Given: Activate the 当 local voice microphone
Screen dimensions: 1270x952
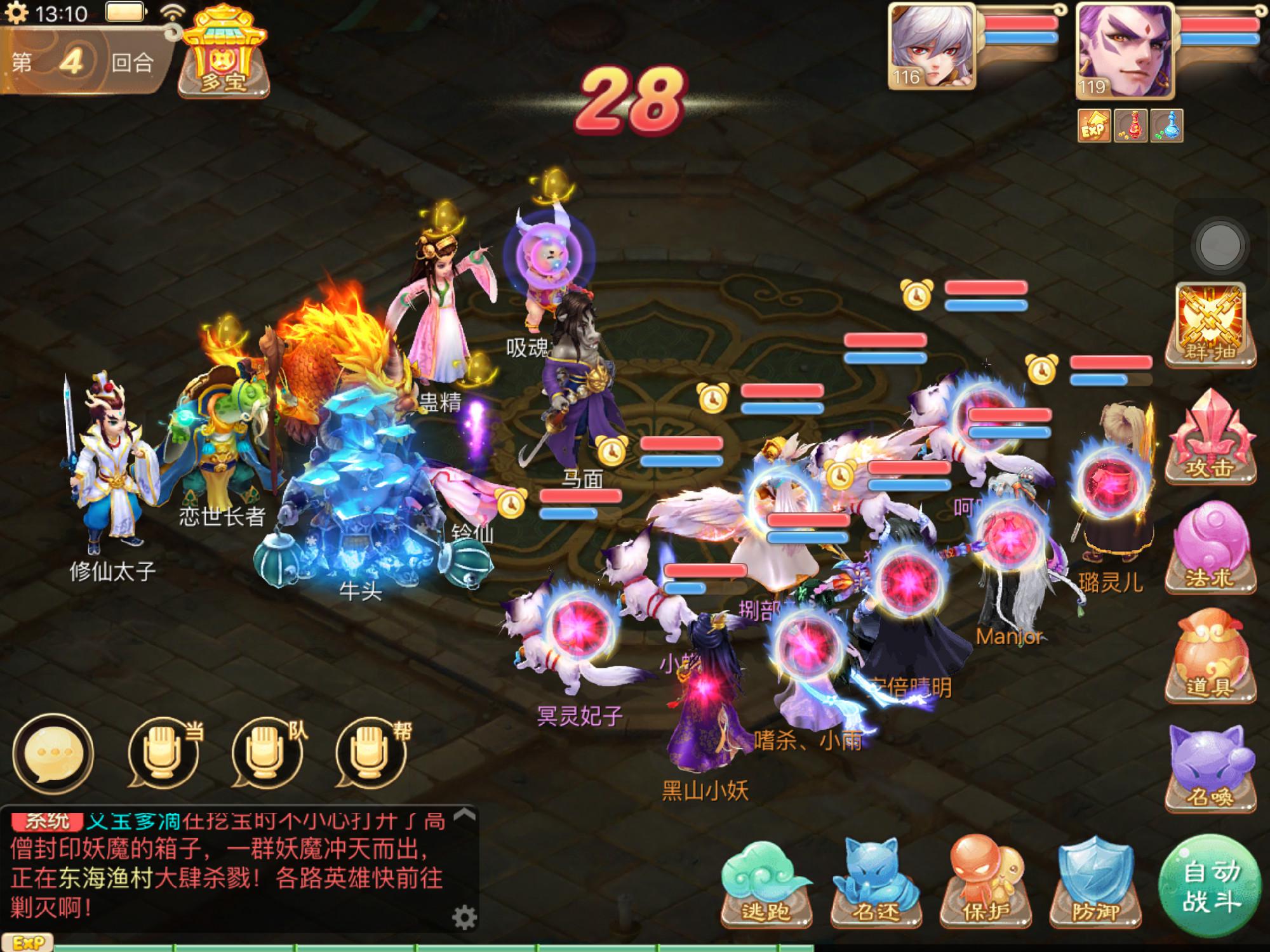Looking at the screenshot, I should [x=162, y=753].
